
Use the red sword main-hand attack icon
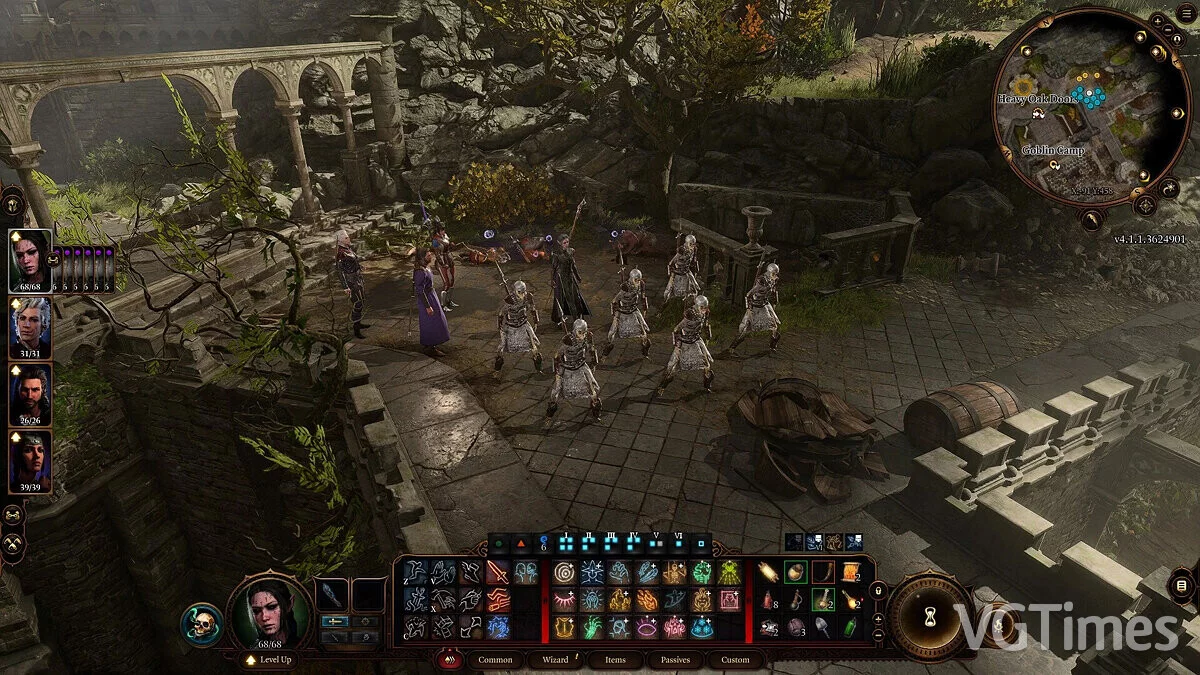(x=497, y=573)
